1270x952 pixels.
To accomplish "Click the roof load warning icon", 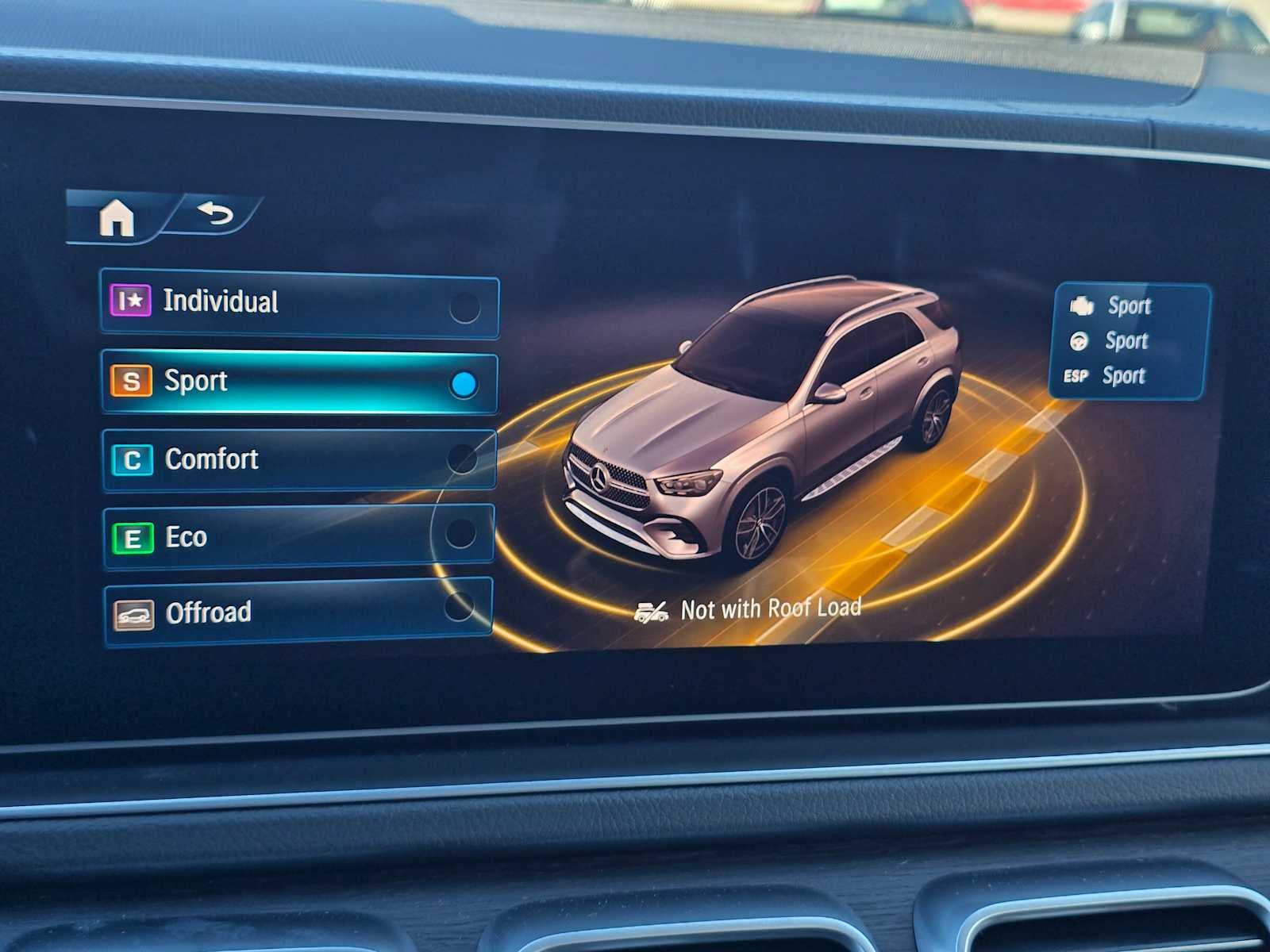I will pos(653,608).
